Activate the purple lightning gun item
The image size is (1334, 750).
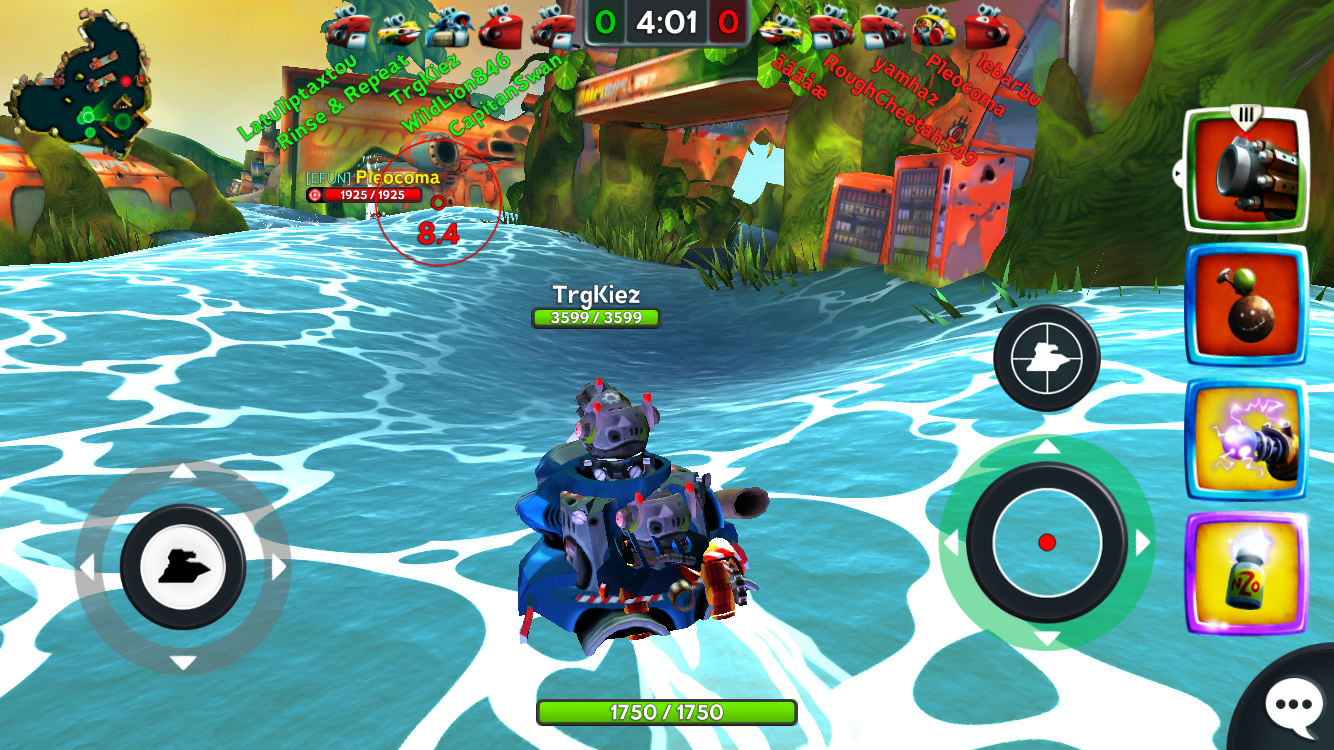click(x=1246, y=440)
